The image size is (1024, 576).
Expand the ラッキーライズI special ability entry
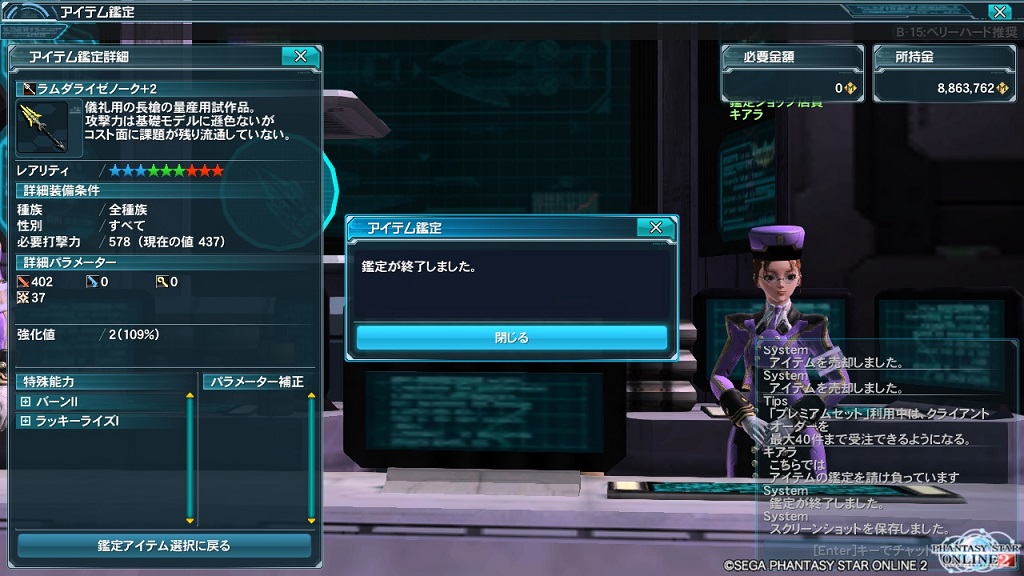click(25, 421)
